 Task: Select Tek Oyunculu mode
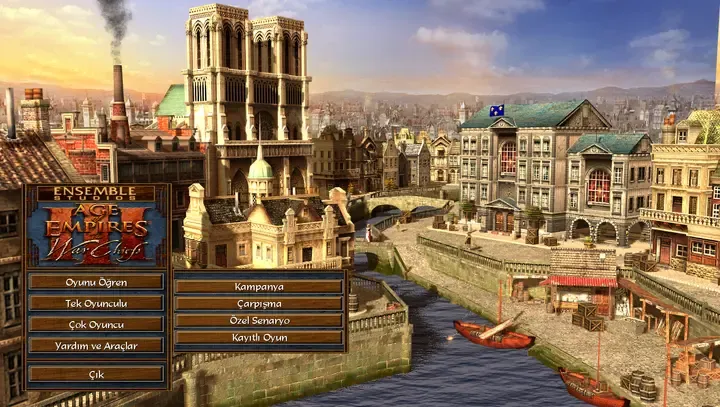click(96, 302)
